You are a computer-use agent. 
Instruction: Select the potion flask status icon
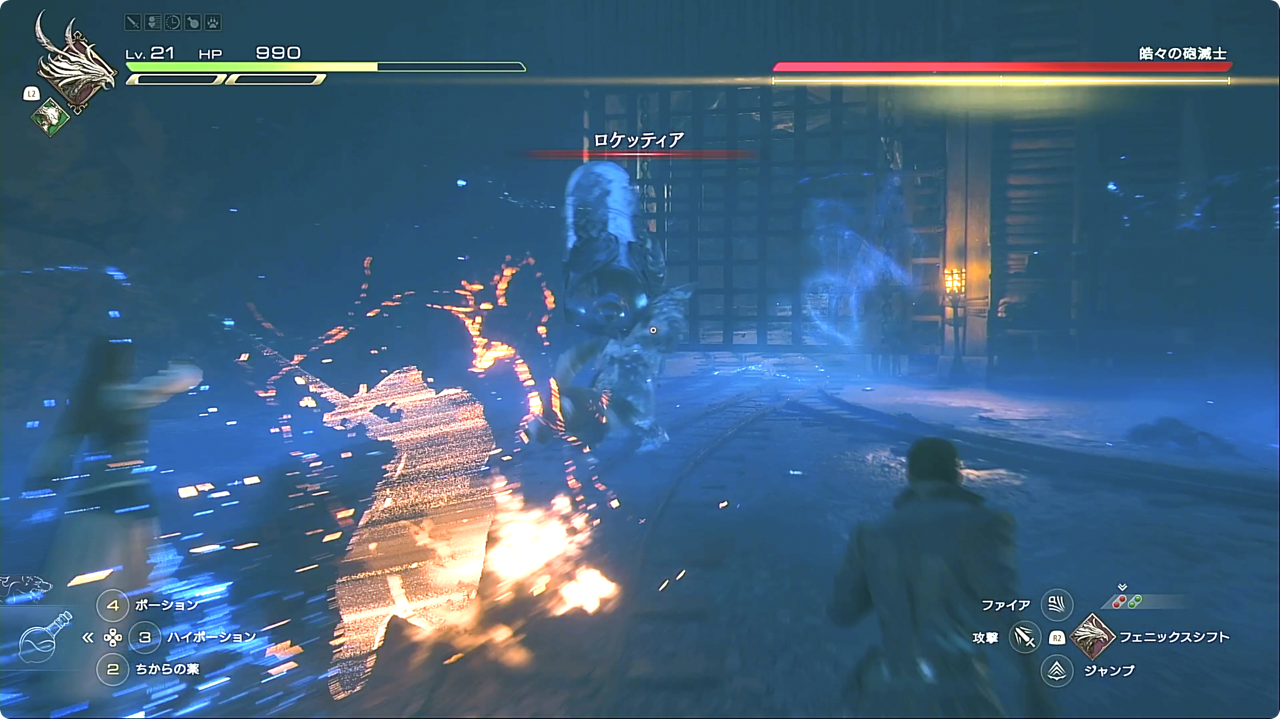[x=192, y=22]
